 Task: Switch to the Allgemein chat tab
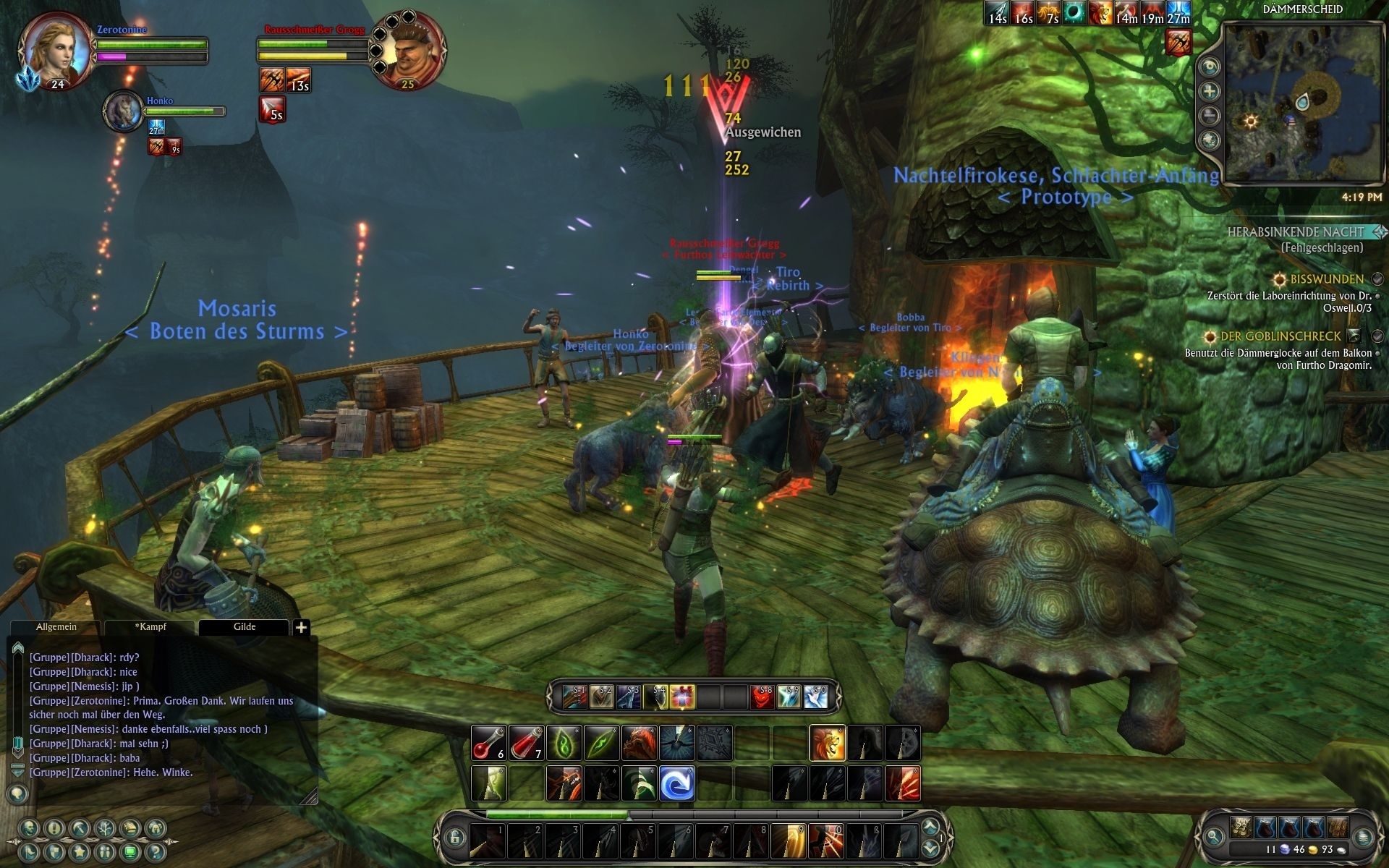[56, 627]
